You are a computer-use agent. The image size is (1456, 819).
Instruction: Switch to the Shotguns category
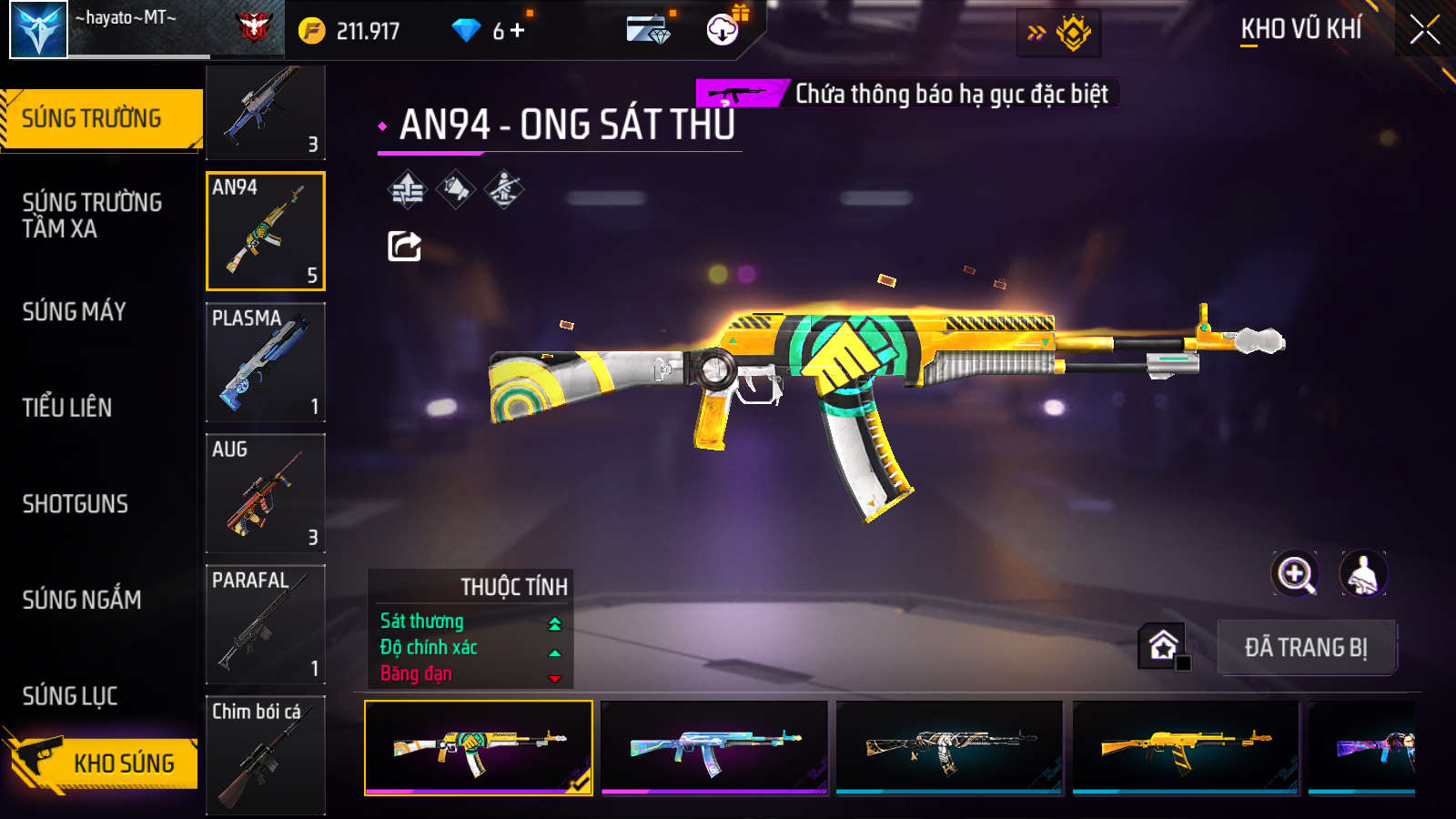click(x=76, y=504)
